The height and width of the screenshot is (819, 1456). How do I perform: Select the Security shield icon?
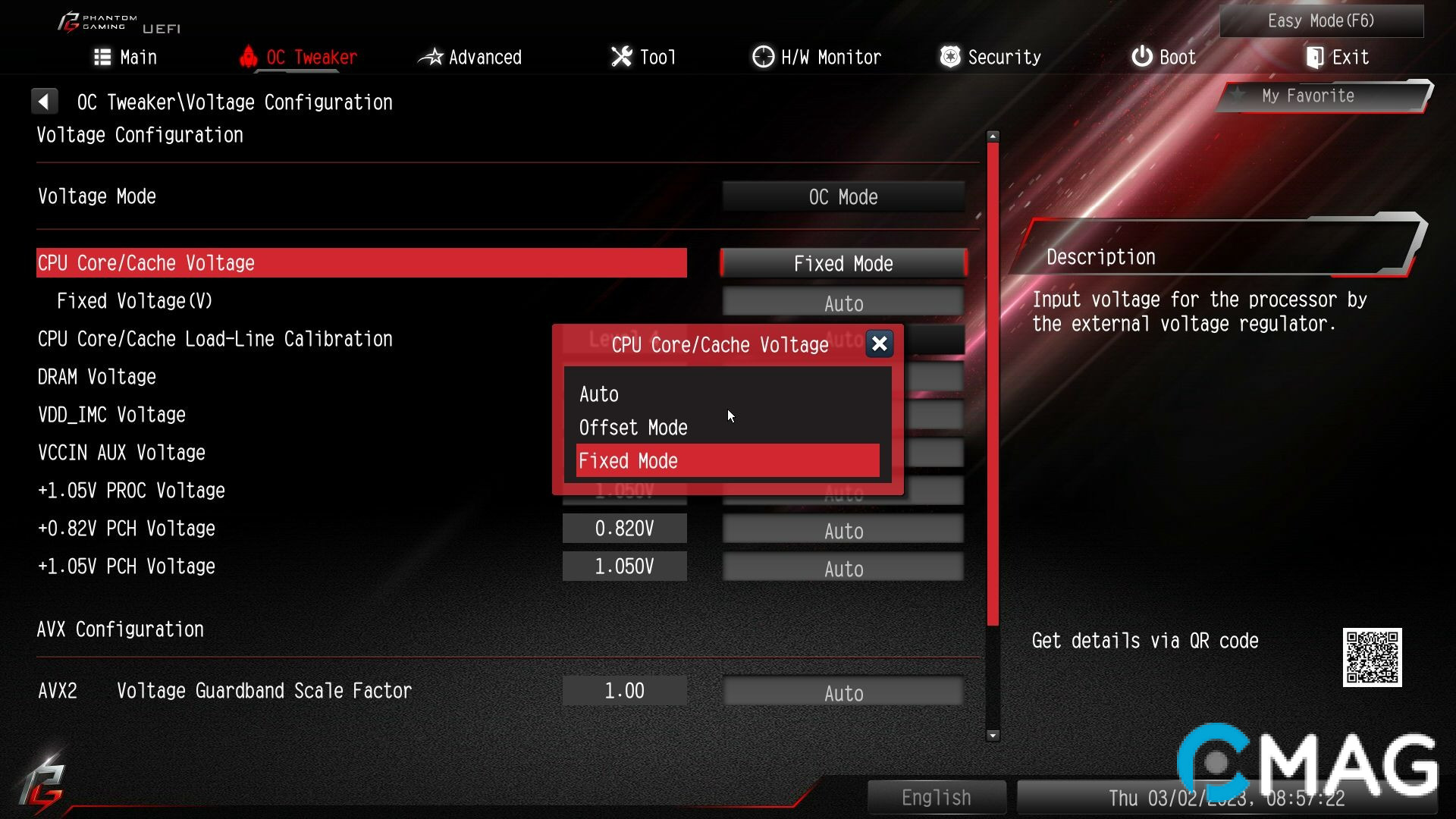pos(949,56)
